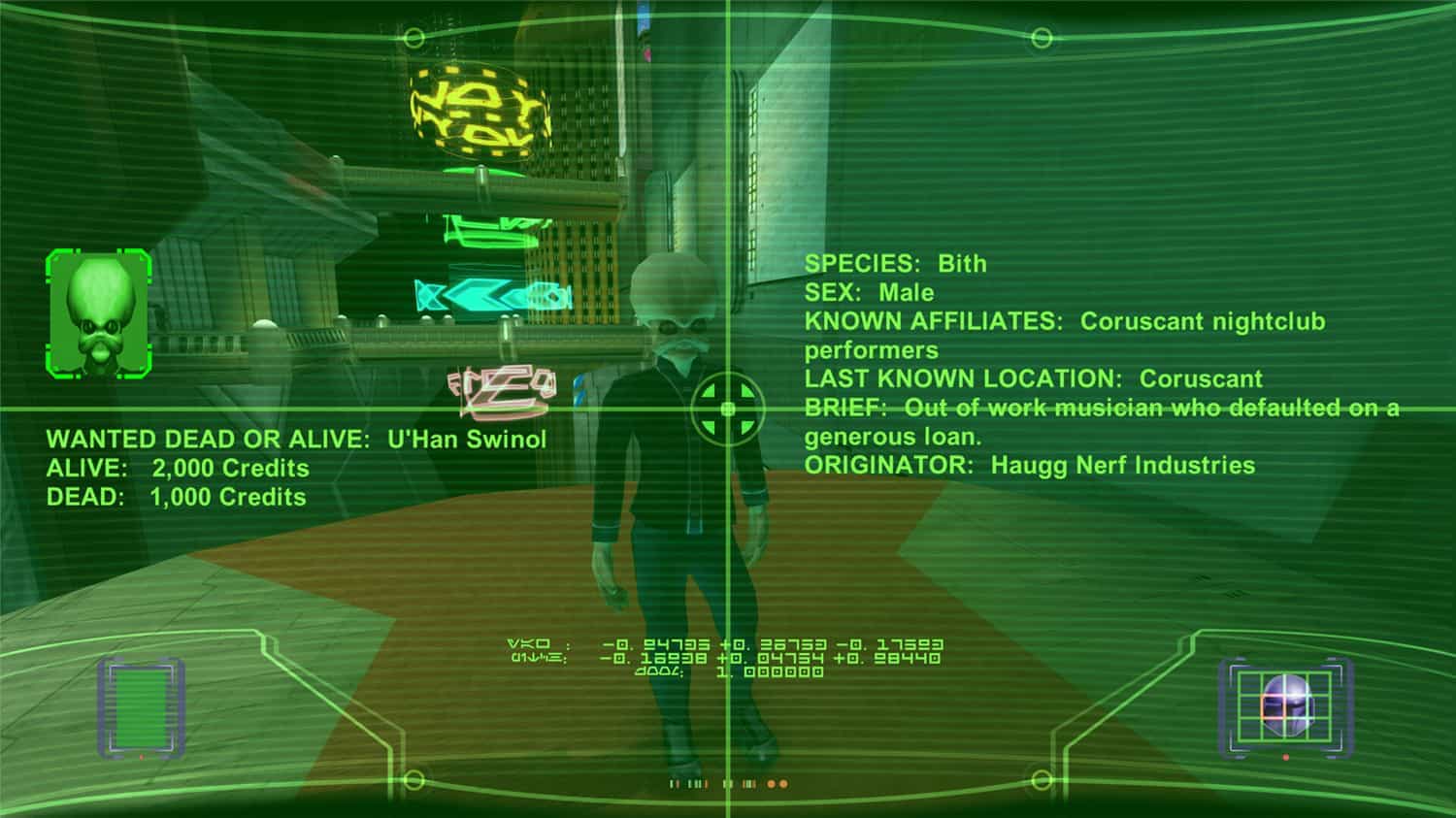The width and height of the screenshot is (1456, 818).
Task: Toggle the second orange scan dot
Action: [783, 784]
